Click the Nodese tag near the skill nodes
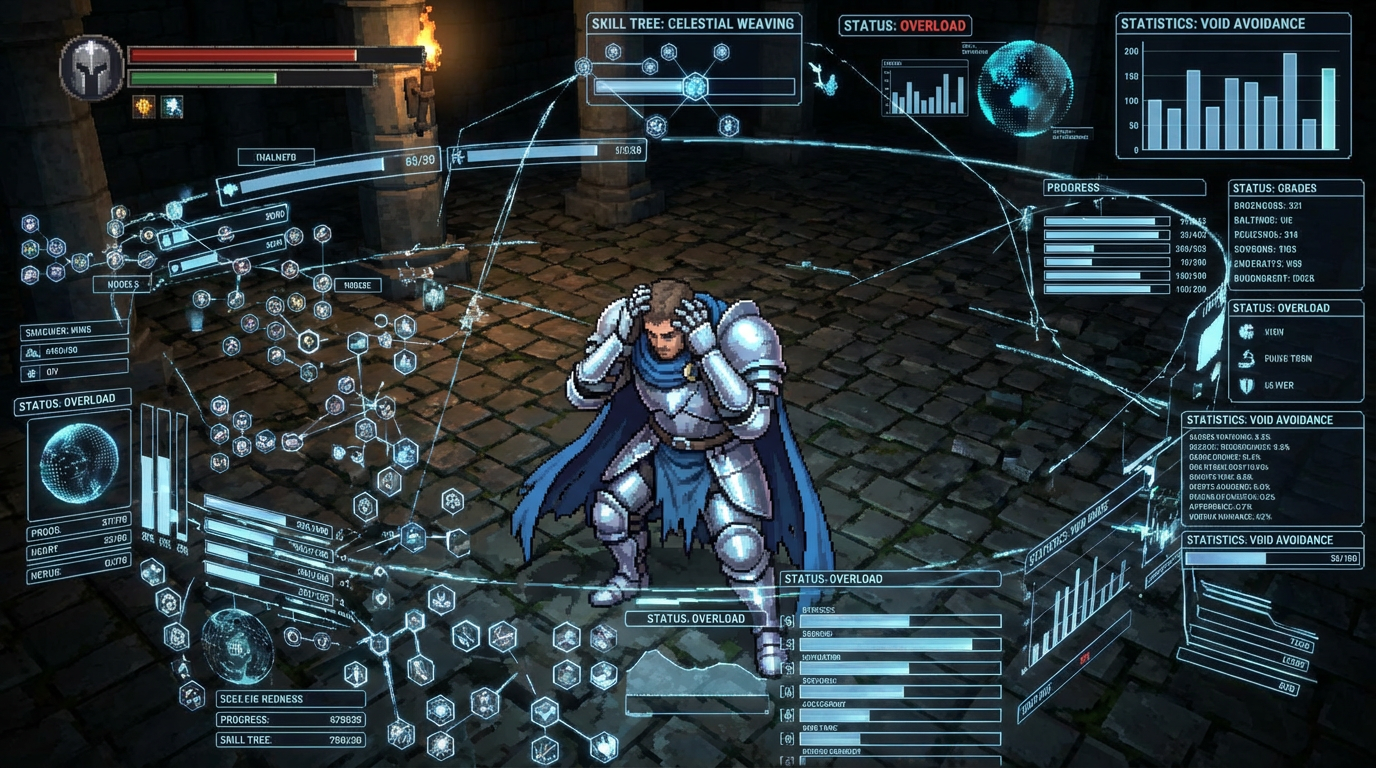The width and height of the screenshot is (1376, 768). (x=357, y=285)
